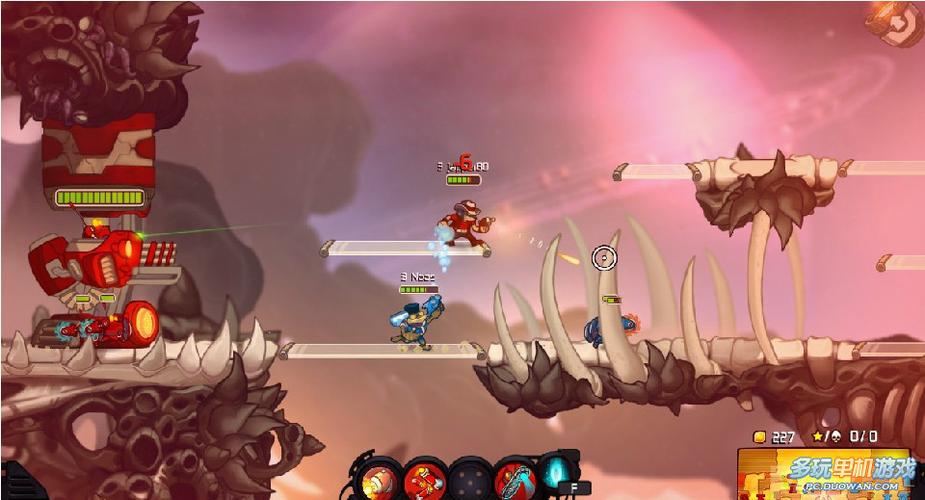925x500 pixels.
Task: Select the red jumping hero skill icon
Action: pyautogui.click(x=427, y=479)
